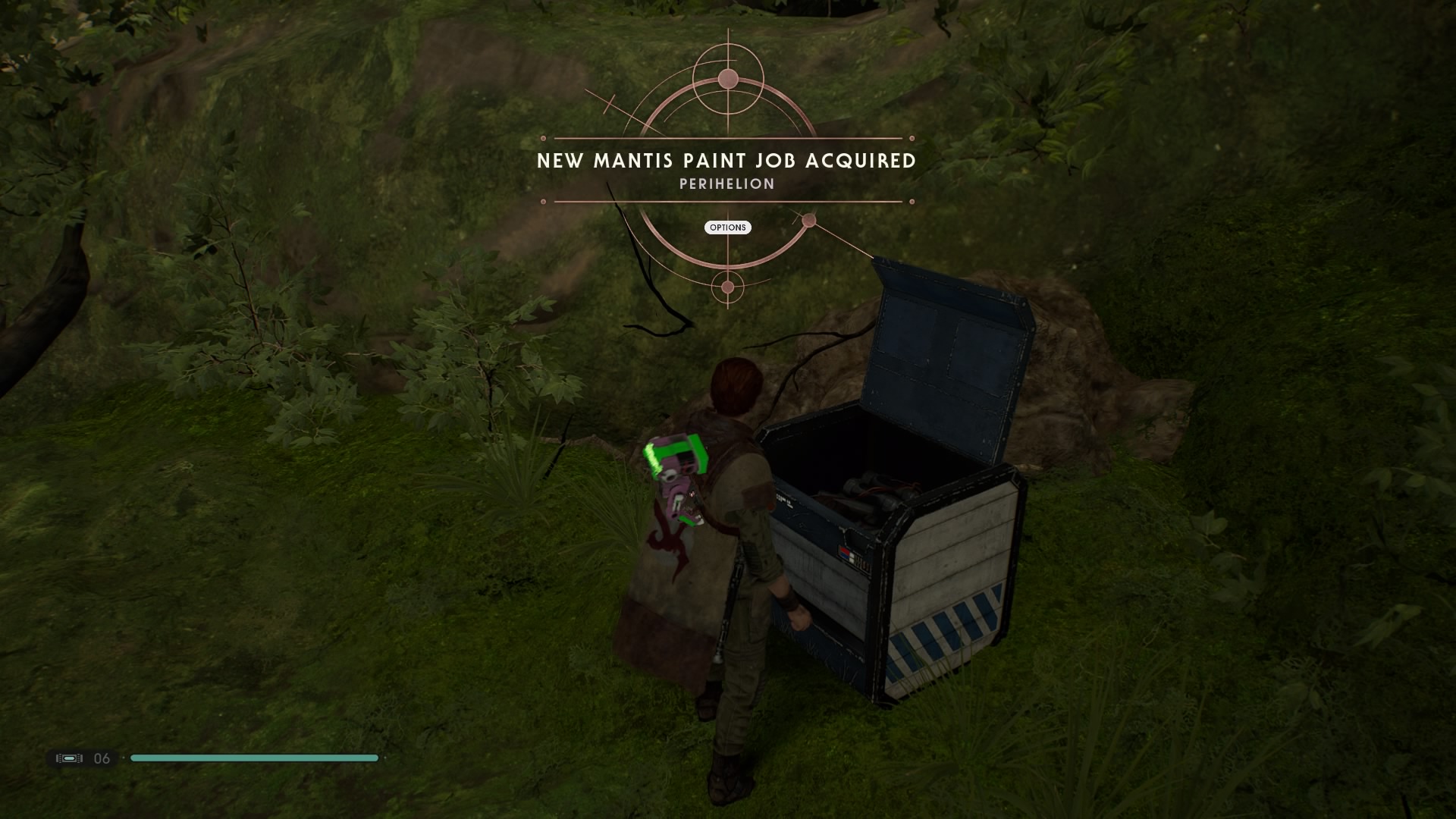Click the left endpoint dot of the banner divider
The width and height of the screenshot is (1456, 819).
pos(543,140)
